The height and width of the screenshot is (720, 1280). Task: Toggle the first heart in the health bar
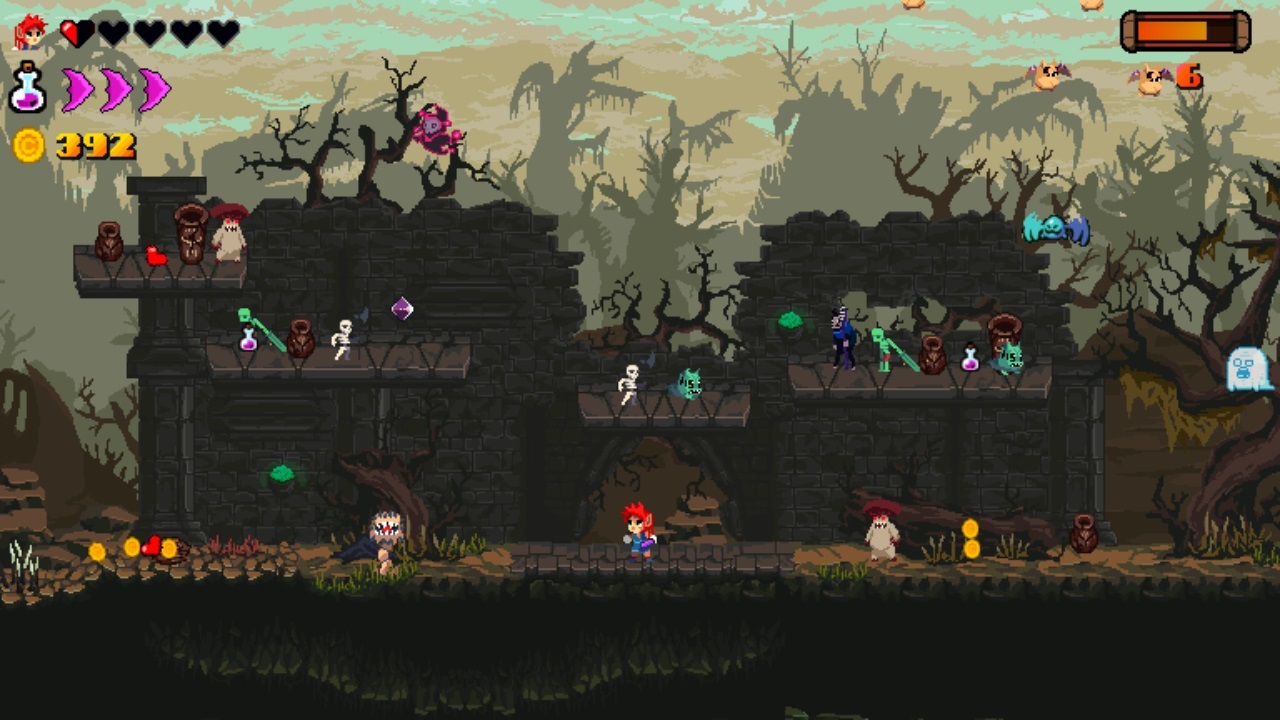point(74,31)
